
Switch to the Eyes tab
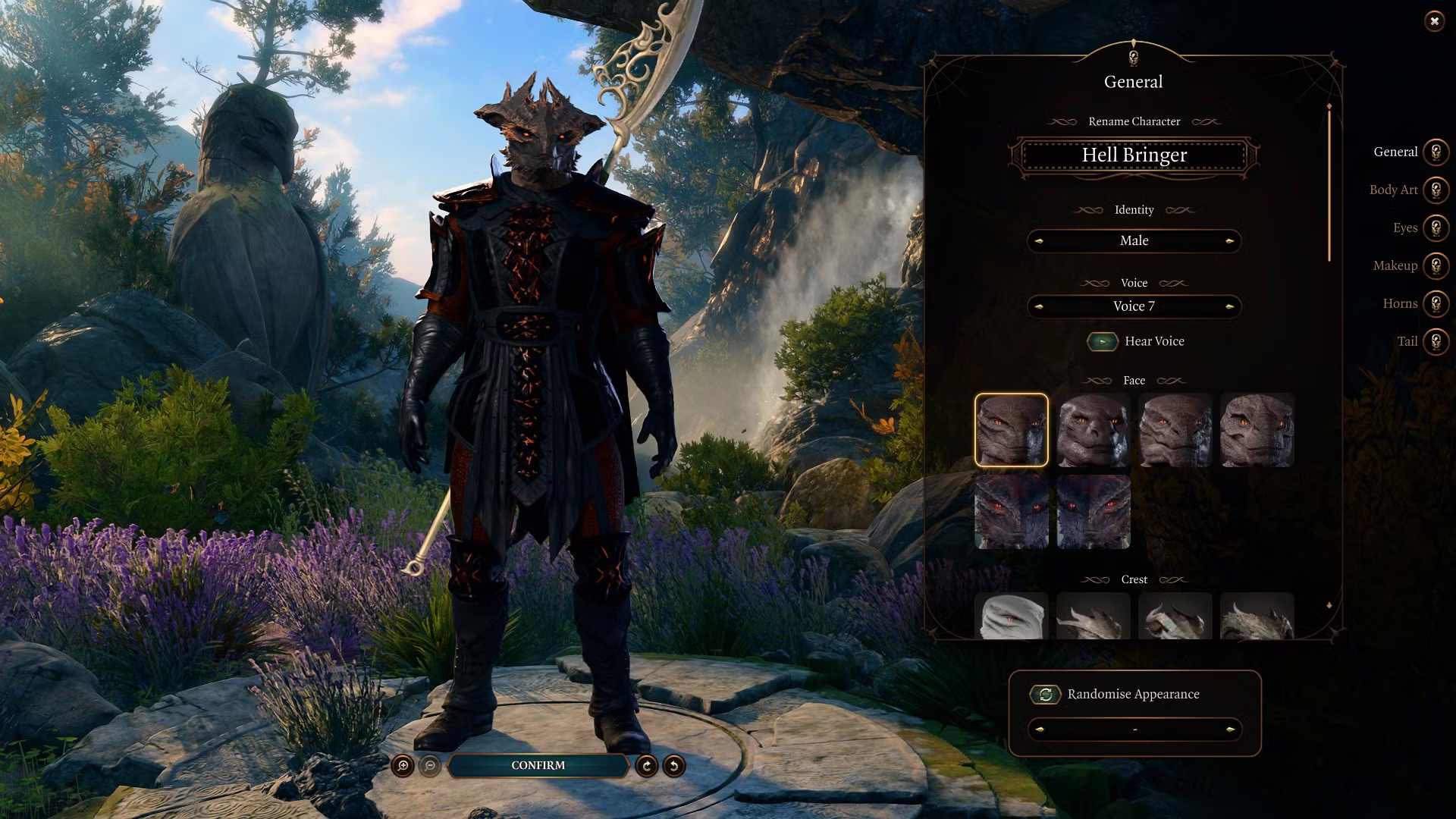pos(1435,227)
